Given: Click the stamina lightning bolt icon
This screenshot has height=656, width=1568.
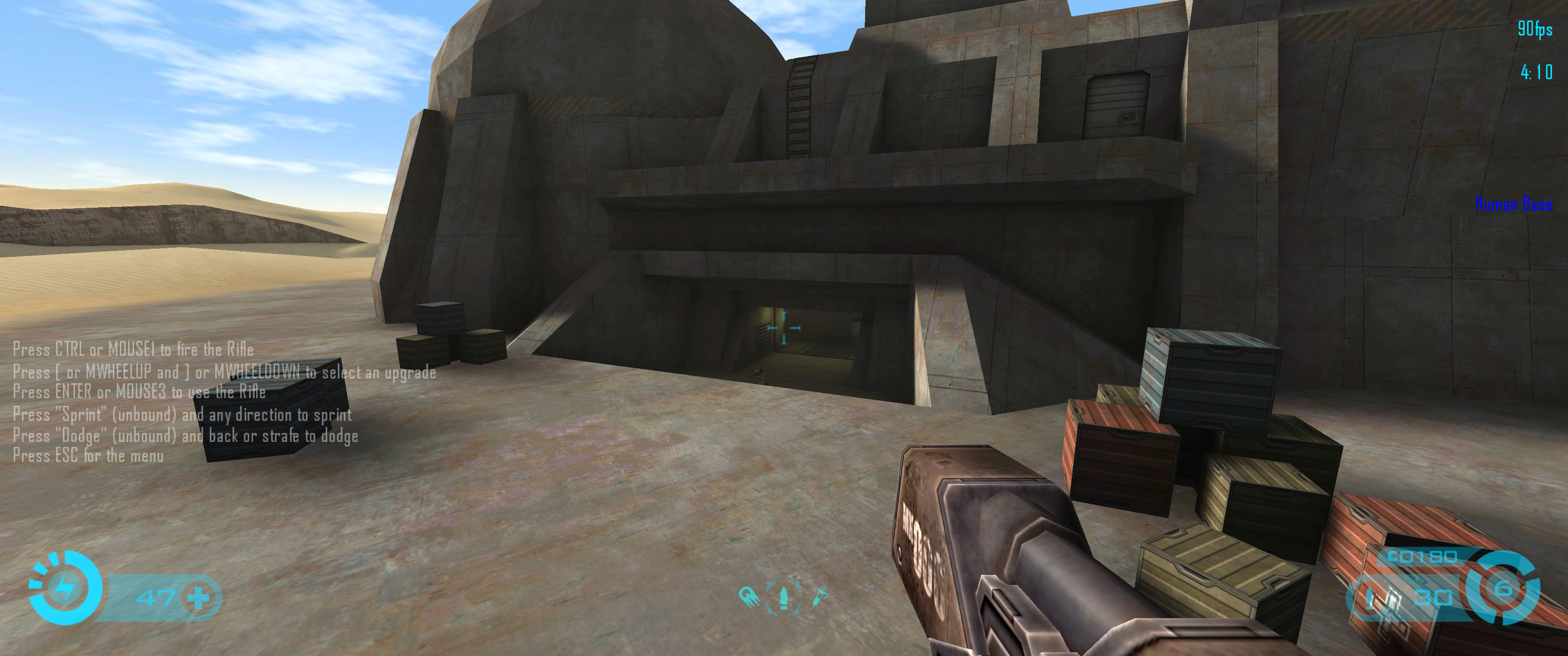Looking at the screenshot, I should click(65, 589).
